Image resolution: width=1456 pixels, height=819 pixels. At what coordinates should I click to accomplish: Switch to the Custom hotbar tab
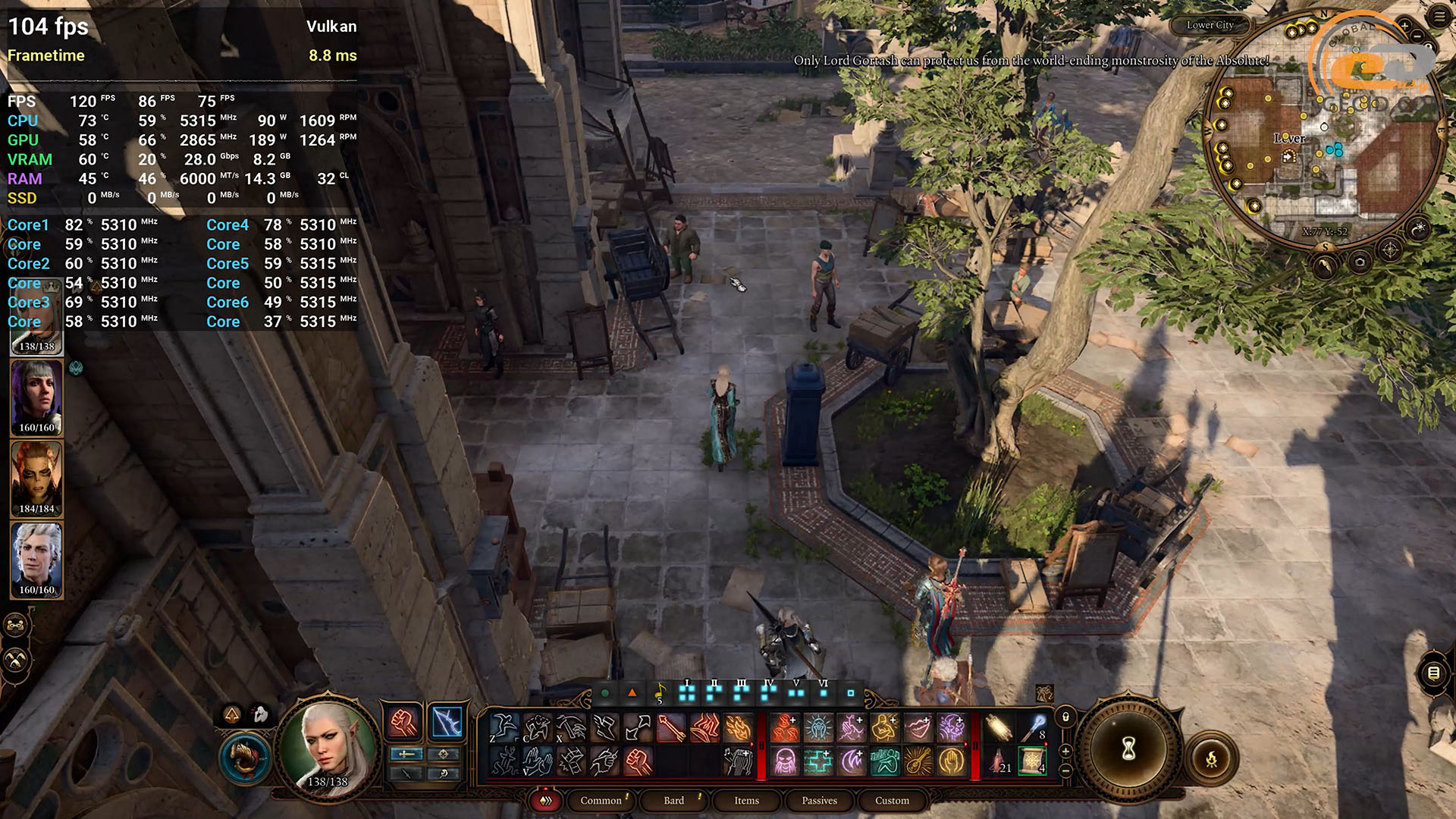point(892,800)
